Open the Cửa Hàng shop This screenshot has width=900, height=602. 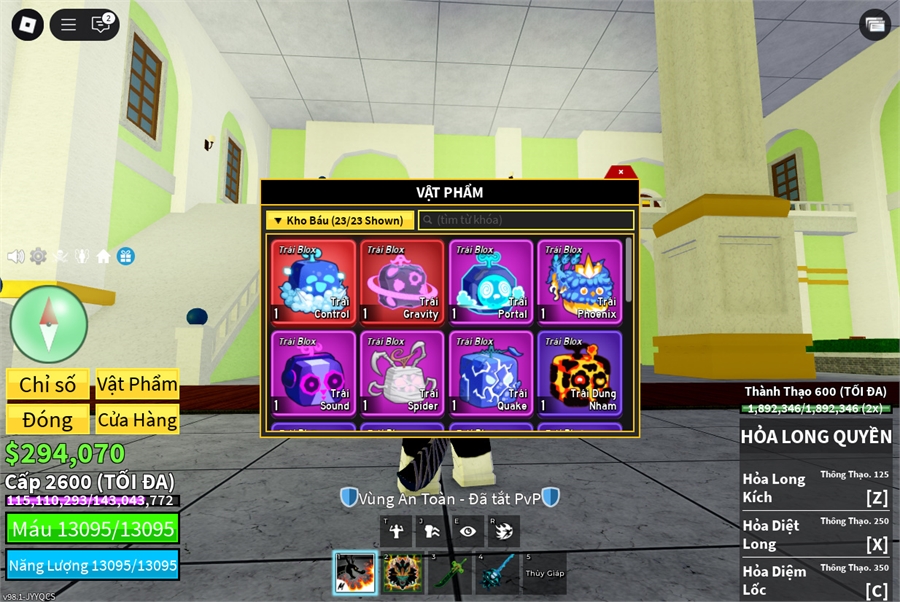pos(137,420)
